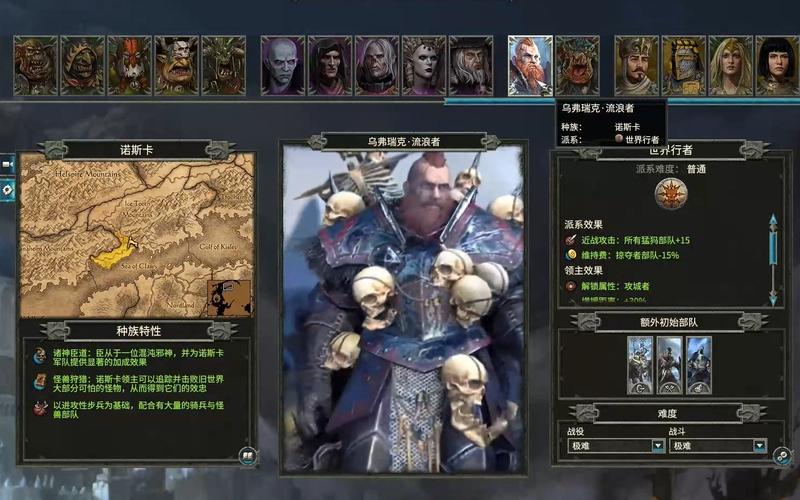Select the first extra starting unit card
The width and height of the screenshot is (800, 500).
[x=640, y=365]
